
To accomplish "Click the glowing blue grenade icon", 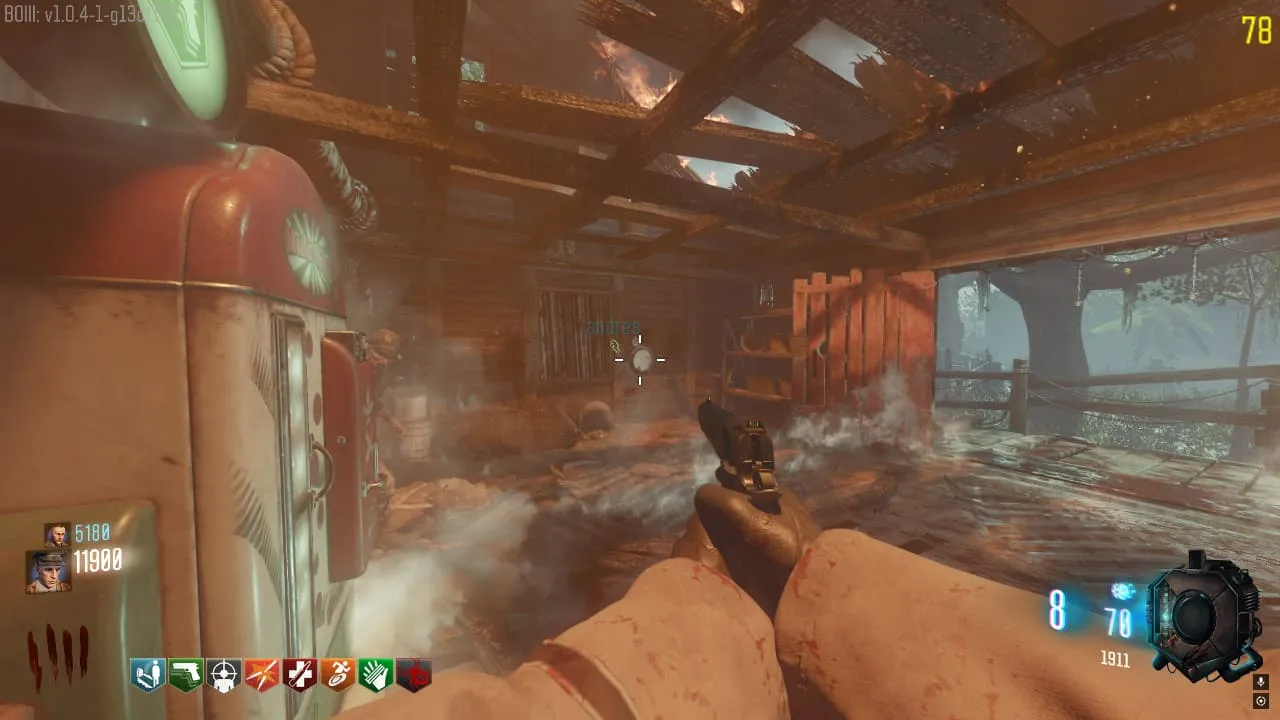I will [x=1121, y=591].
